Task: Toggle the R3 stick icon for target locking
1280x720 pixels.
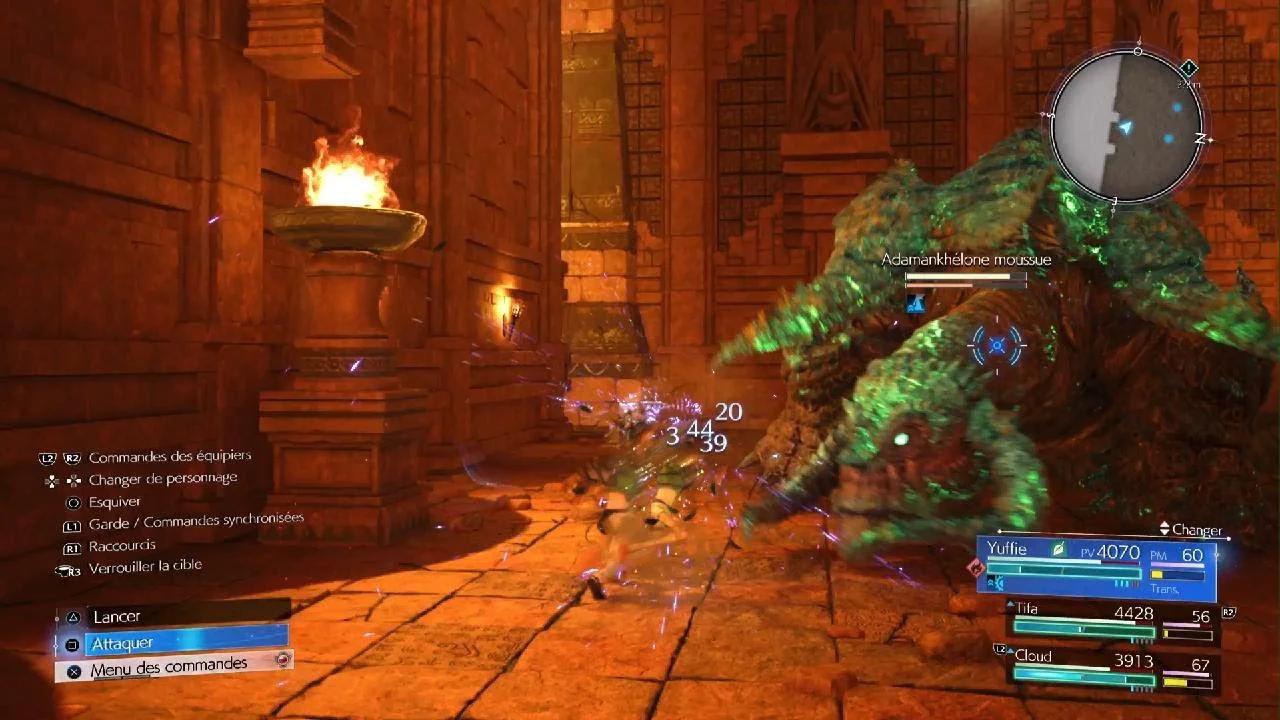Action: 66,570
